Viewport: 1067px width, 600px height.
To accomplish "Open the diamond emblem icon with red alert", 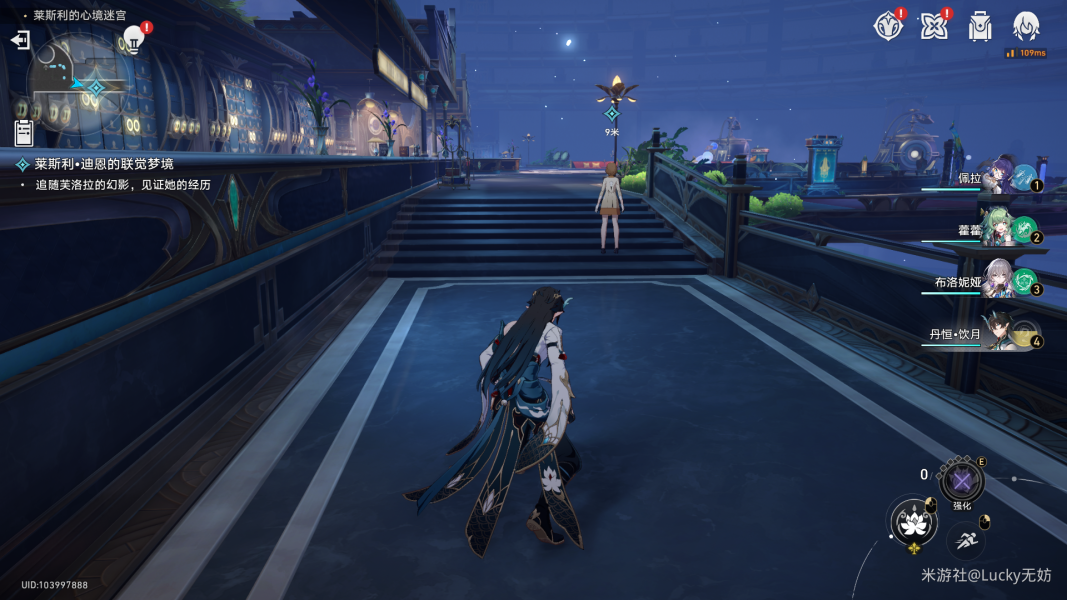I will 888,27.
